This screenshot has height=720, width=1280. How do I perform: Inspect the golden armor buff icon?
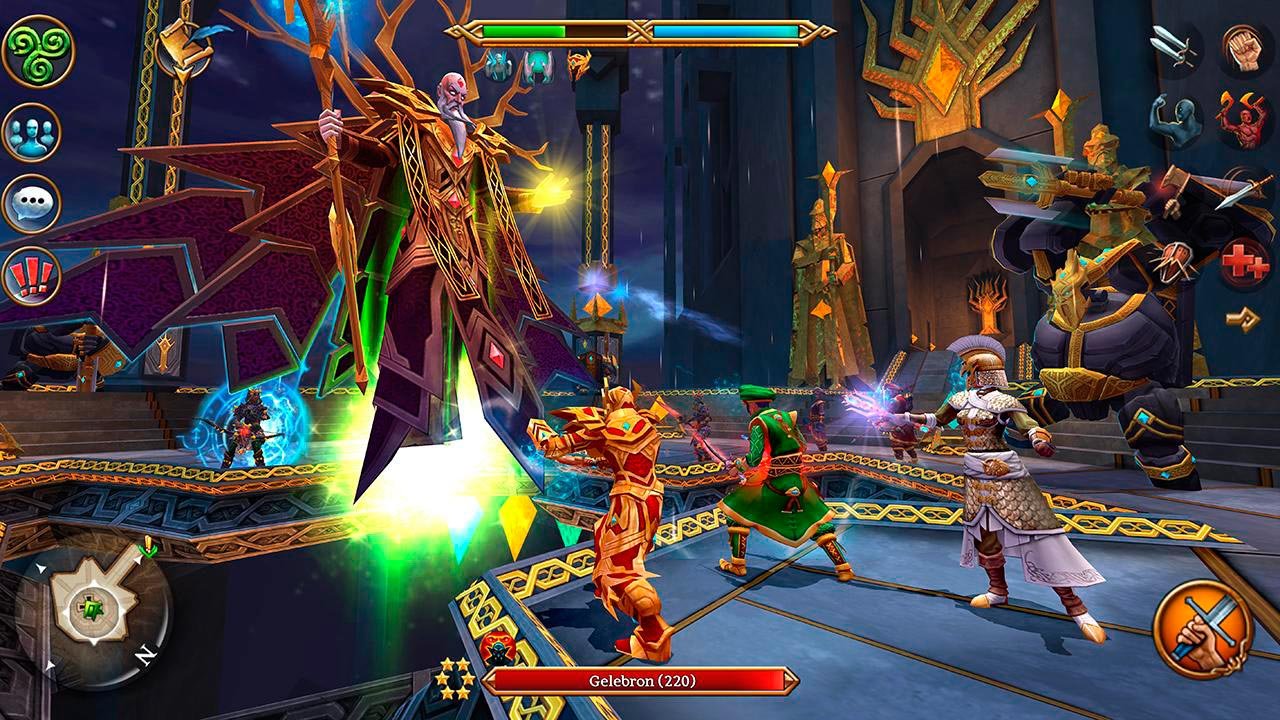coord(579,66)
